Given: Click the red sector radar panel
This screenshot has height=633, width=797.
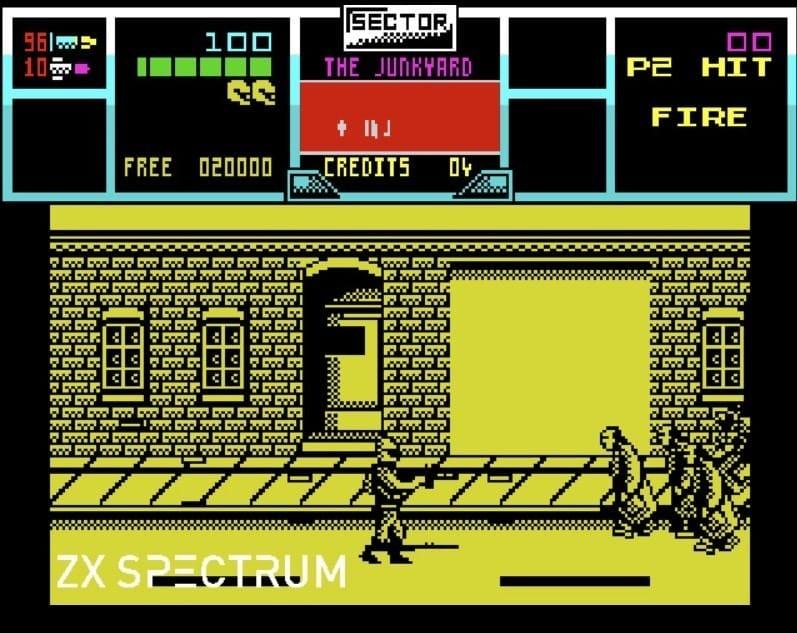Looking at the screenshot, I should (x=400, y=116).
